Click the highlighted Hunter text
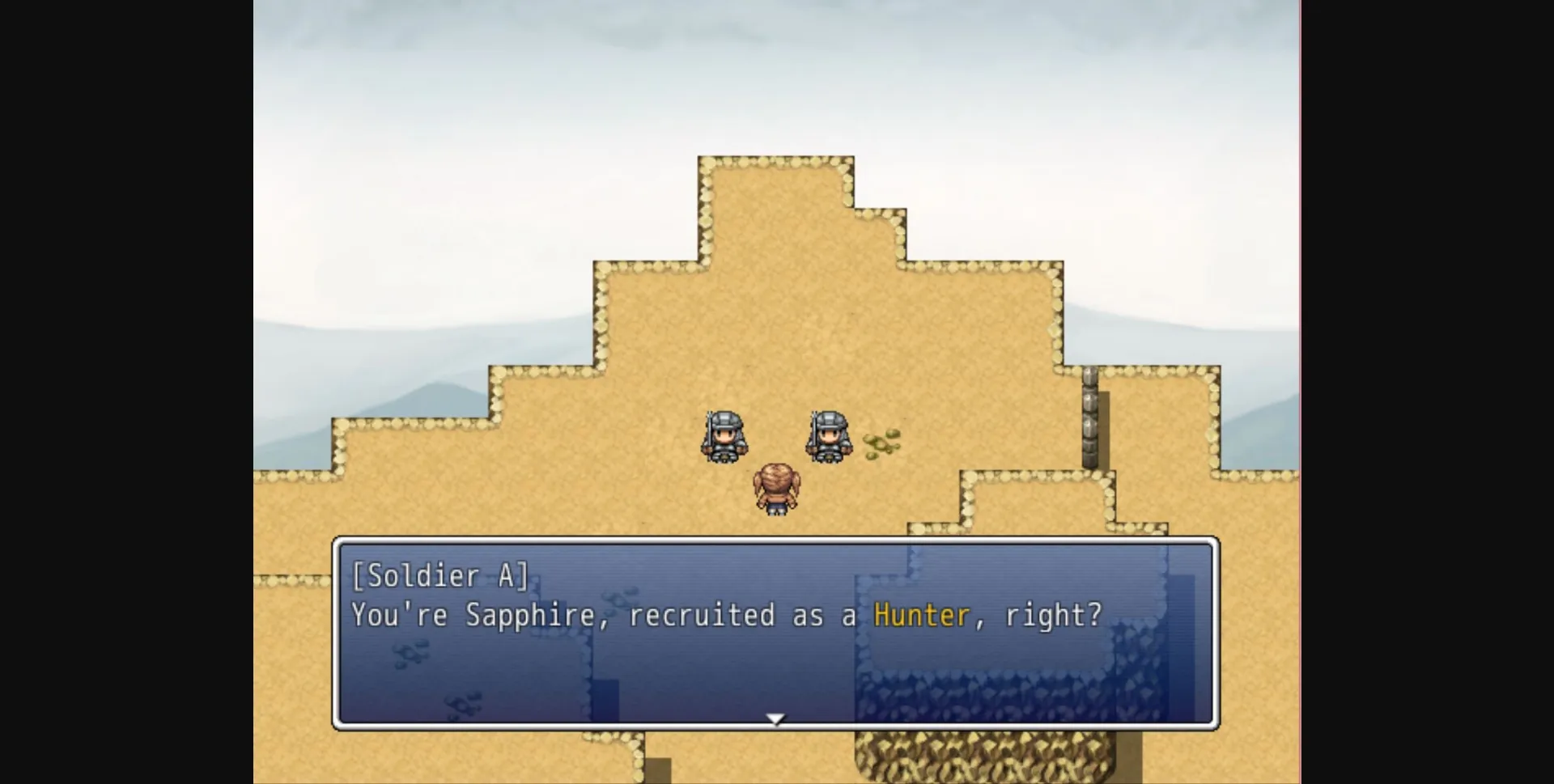This screenshot has width=1554, height=784. point(921,615)
